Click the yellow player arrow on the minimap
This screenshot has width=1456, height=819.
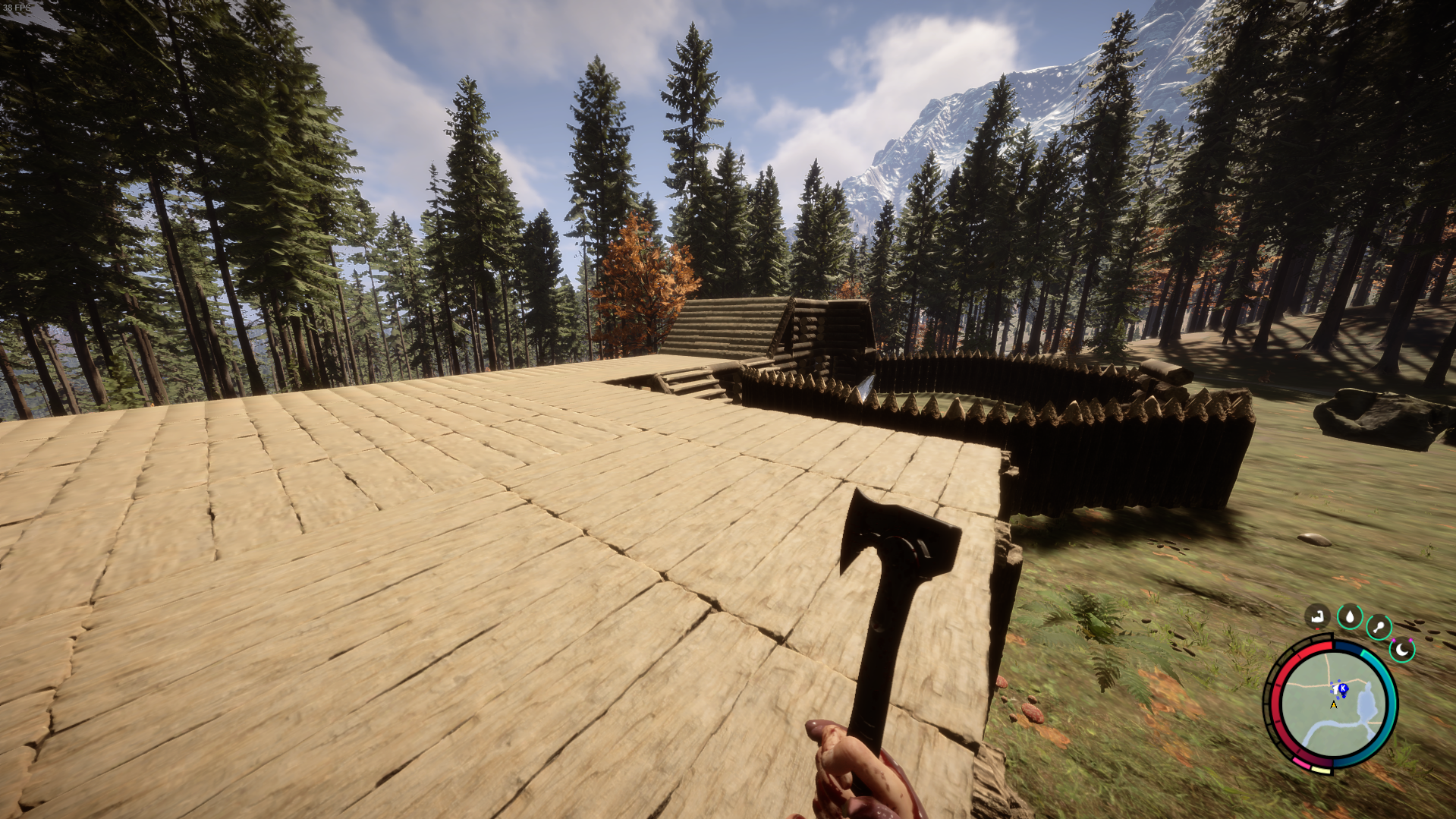click(x=1334, y=704)
